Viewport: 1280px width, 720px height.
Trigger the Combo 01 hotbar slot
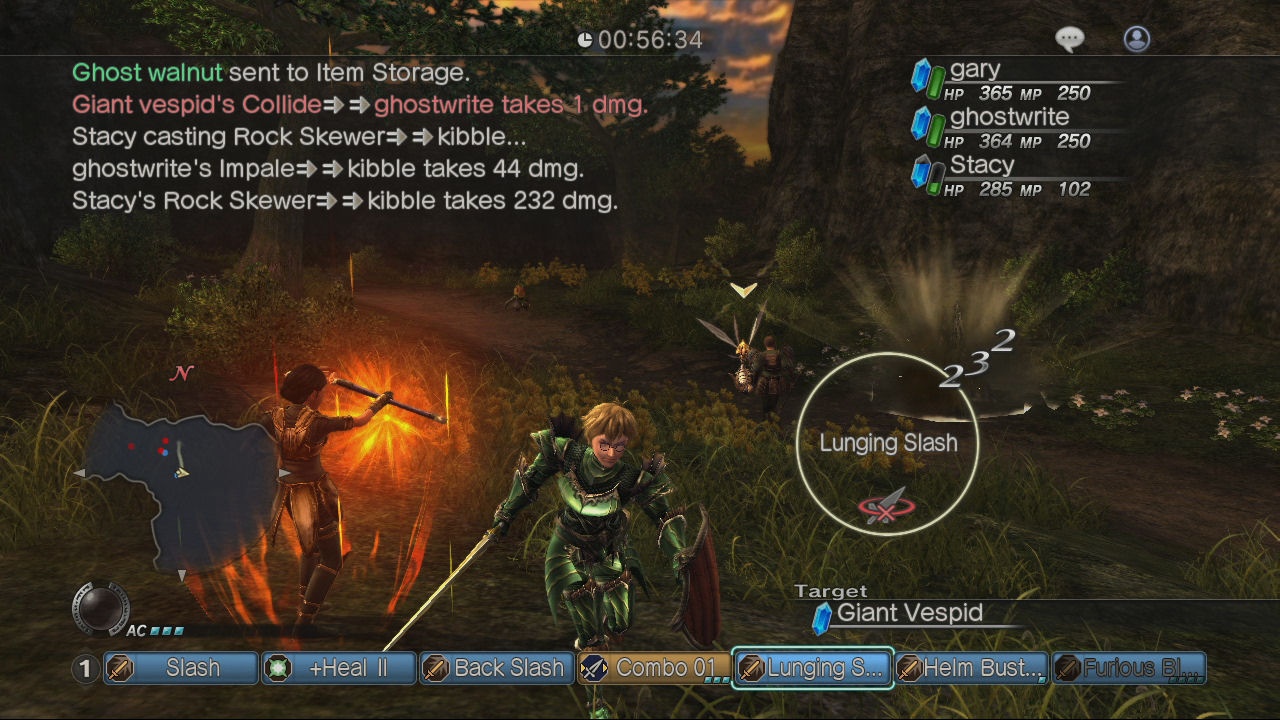pyautogui.click(x=654, y=668)
